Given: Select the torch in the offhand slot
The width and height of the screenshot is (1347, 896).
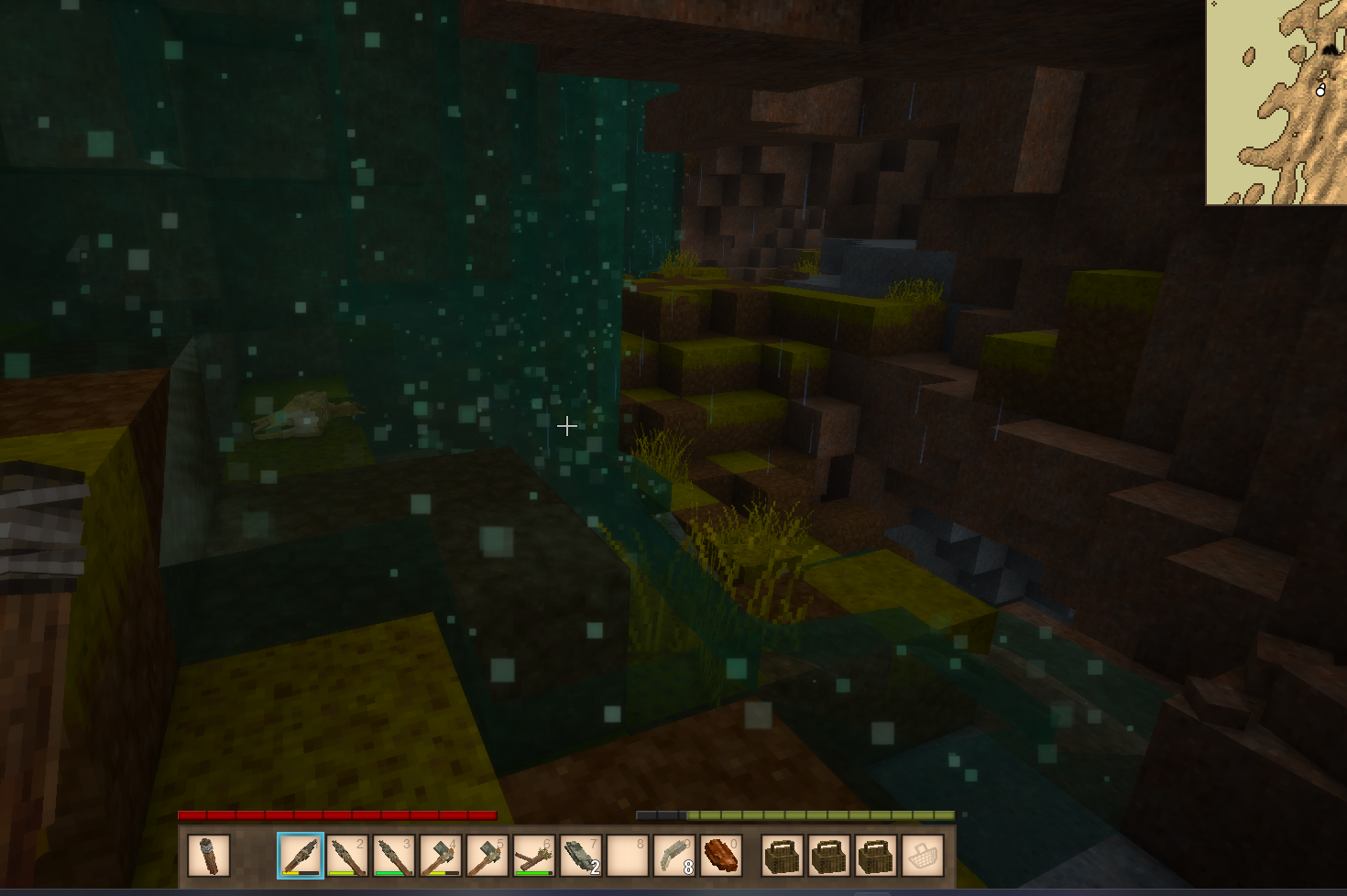Looking at the screenshot, I should (209, 856).
